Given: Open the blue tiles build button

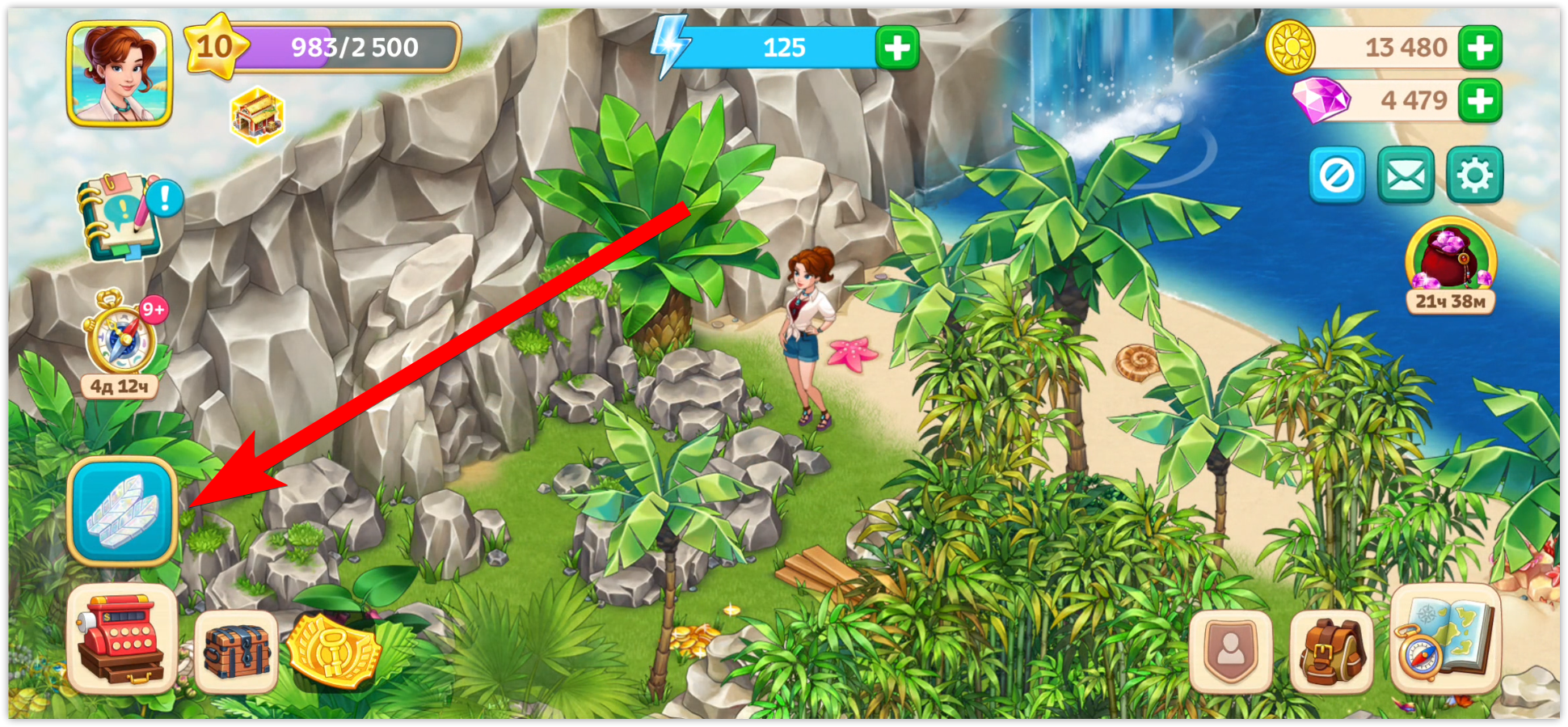Looking at the screenshot, I should 122,510.
